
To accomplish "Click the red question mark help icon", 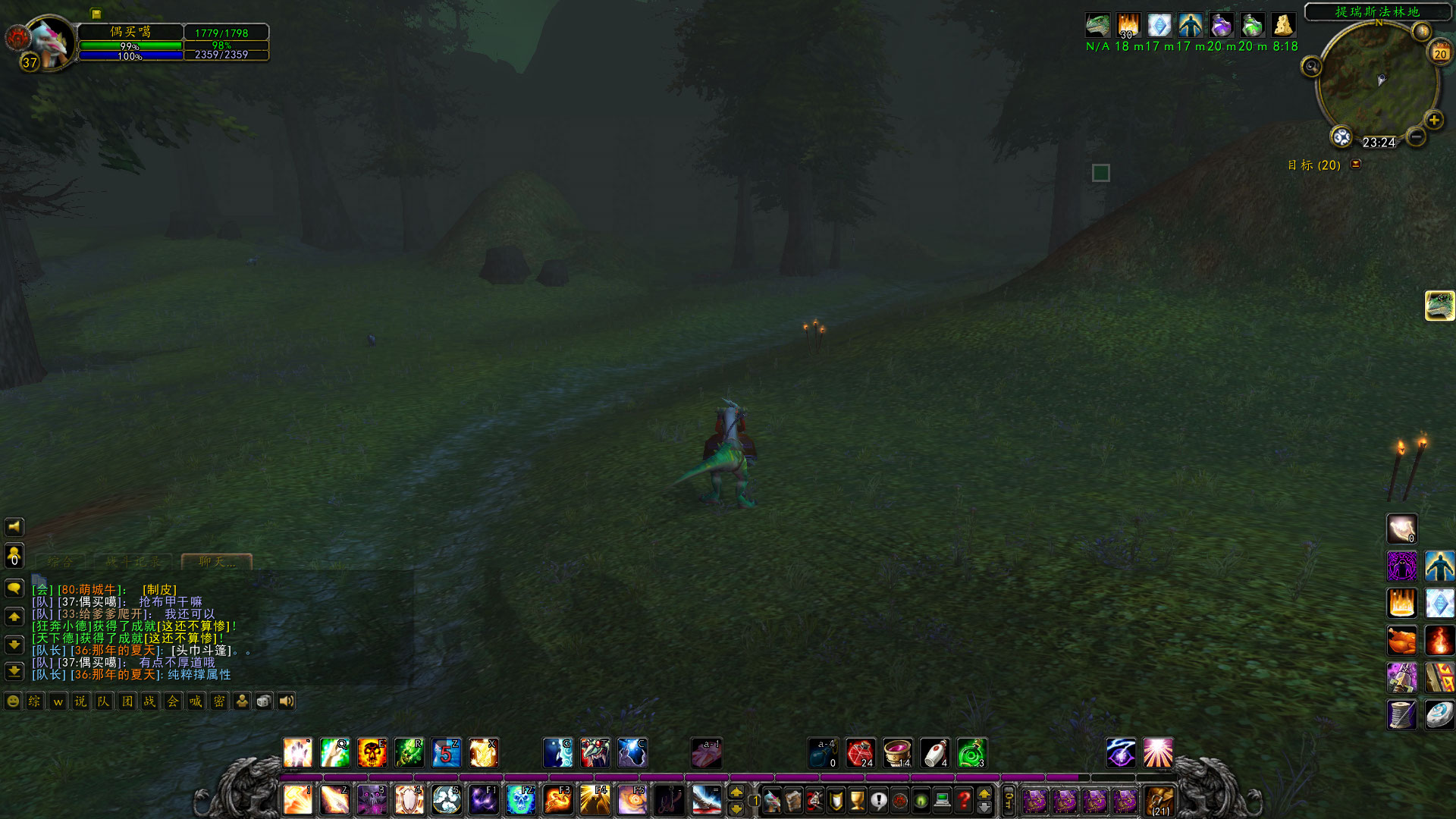I will (965, 800).
